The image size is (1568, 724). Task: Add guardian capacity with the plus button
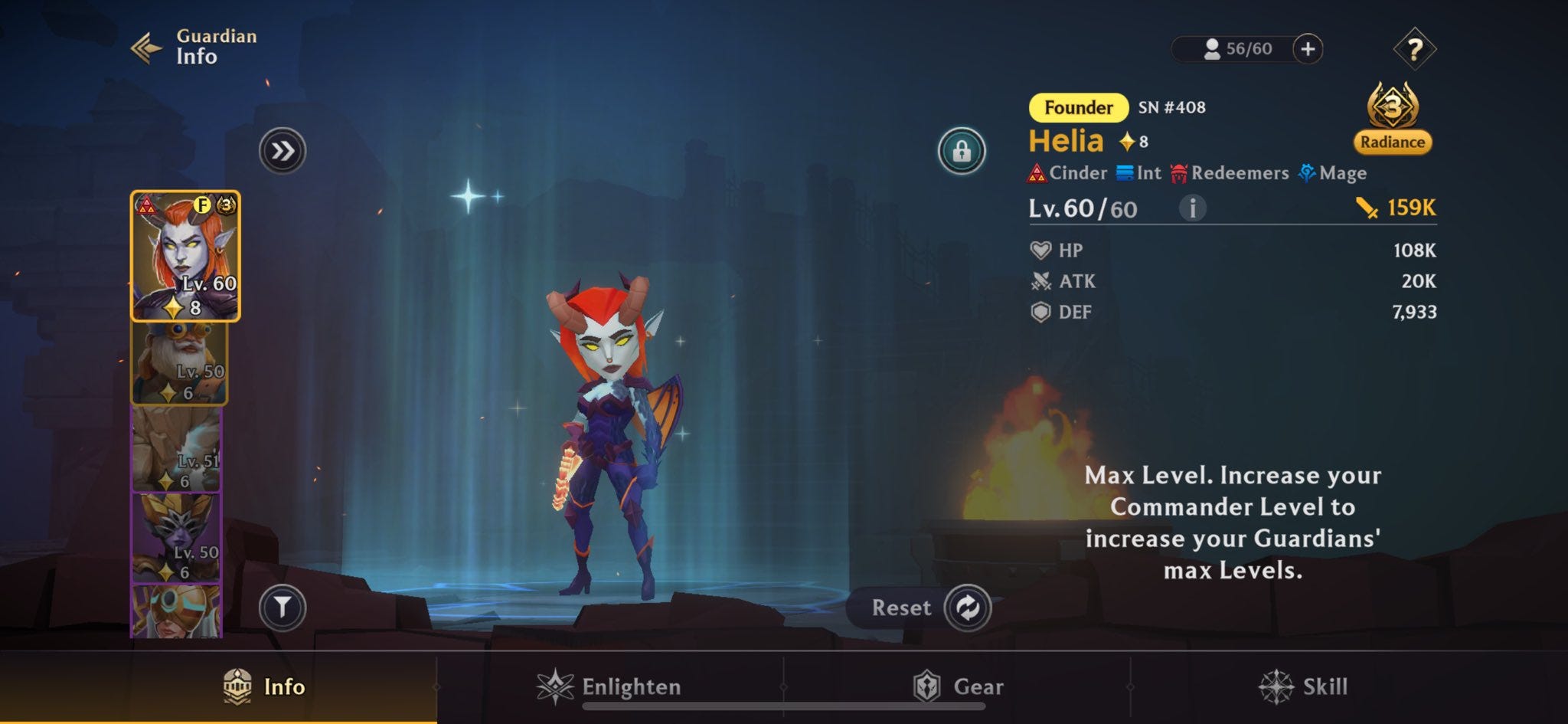point(1308,49)
